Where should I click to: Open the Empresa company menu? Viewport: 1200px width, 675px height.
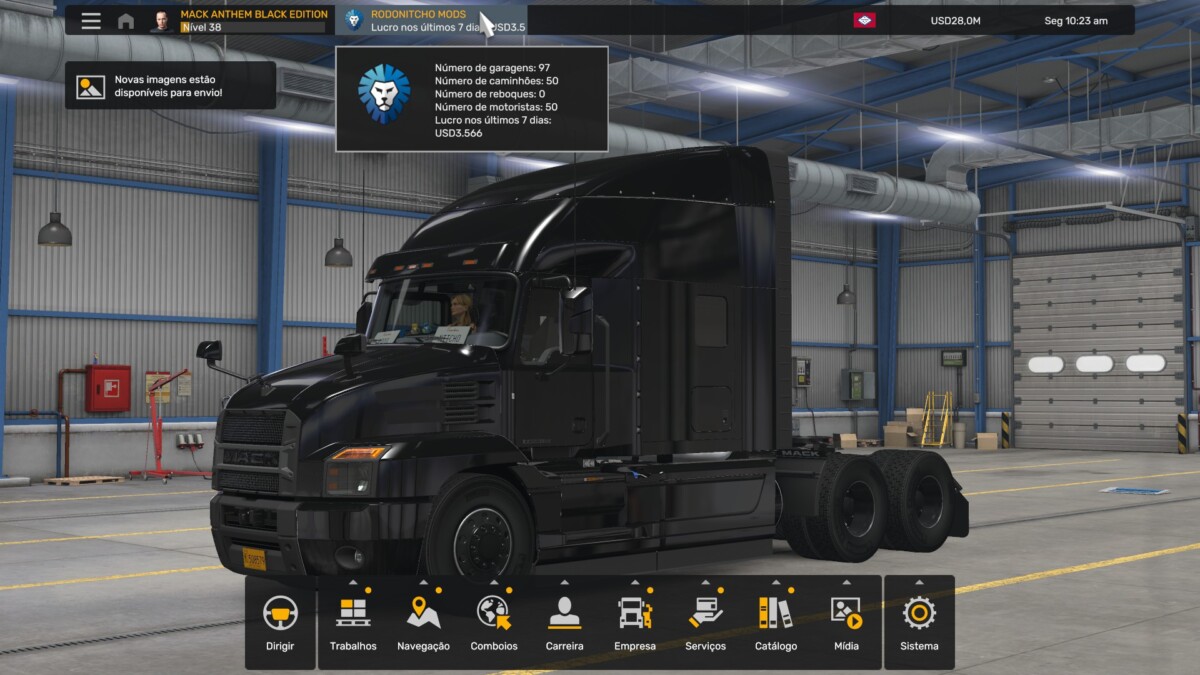pos(635,622)
